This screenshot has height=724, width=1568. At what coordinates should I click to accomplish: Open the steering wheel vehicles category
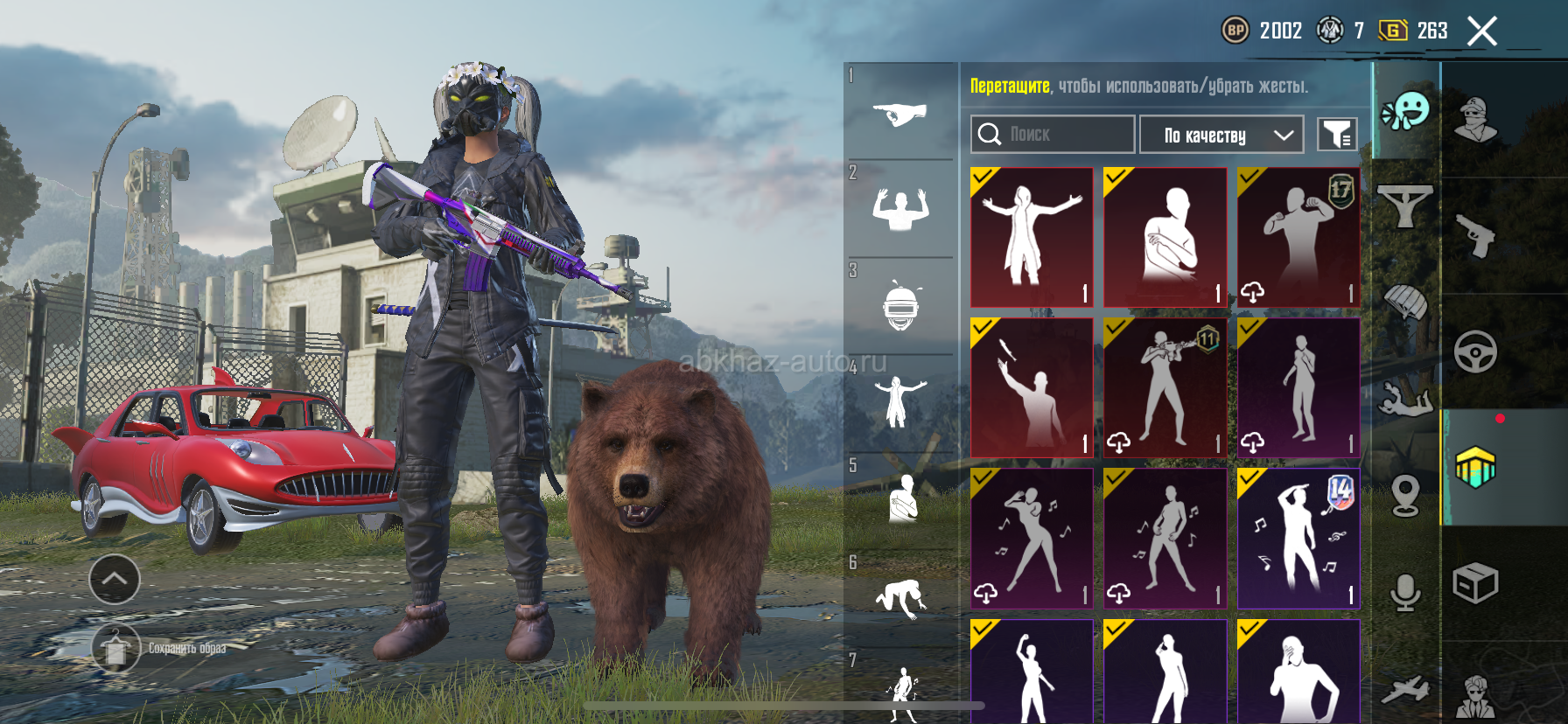tap(1475, 352)
